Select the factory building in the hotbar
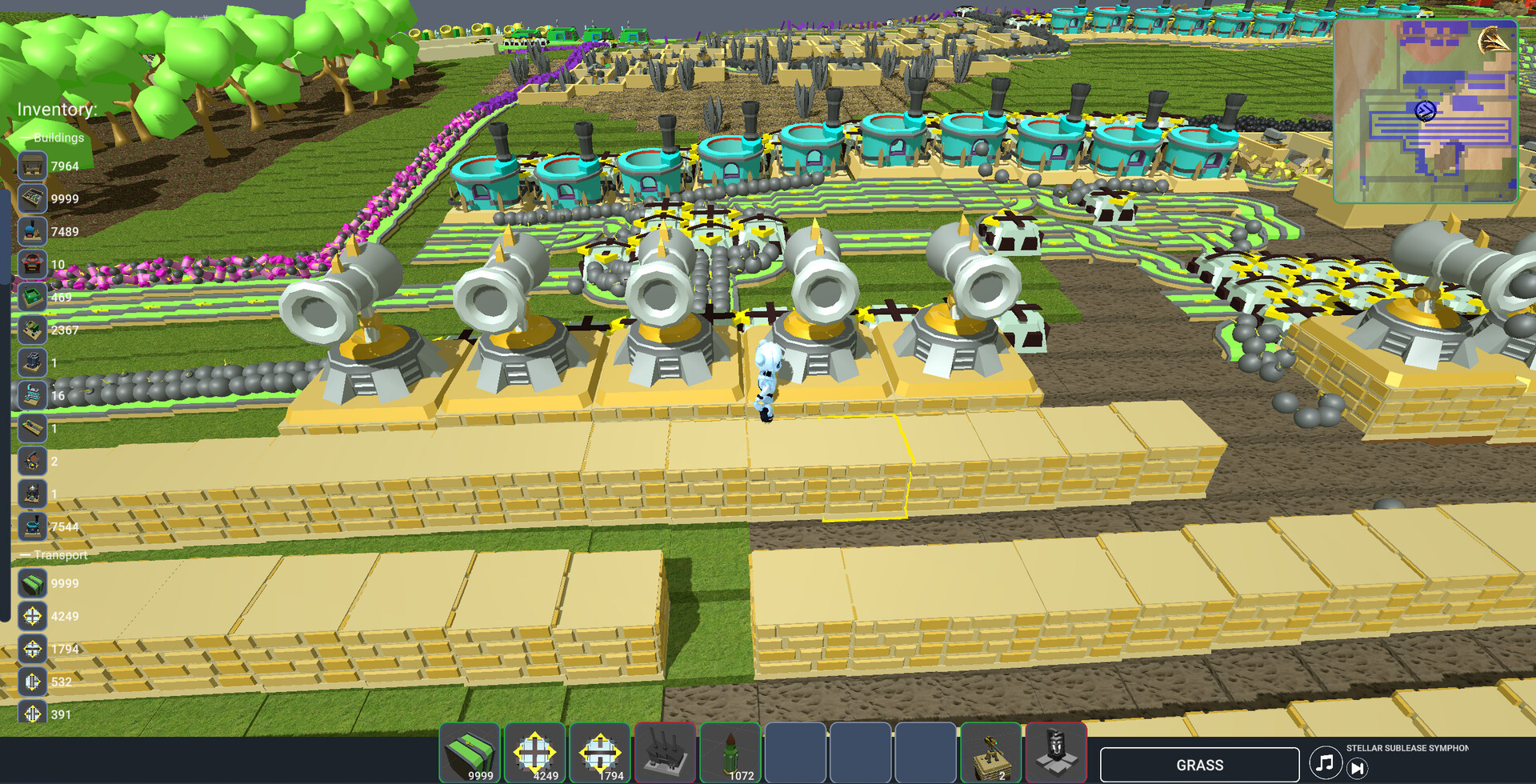Screen dimensions: 1536x784 tap(666, 753)
